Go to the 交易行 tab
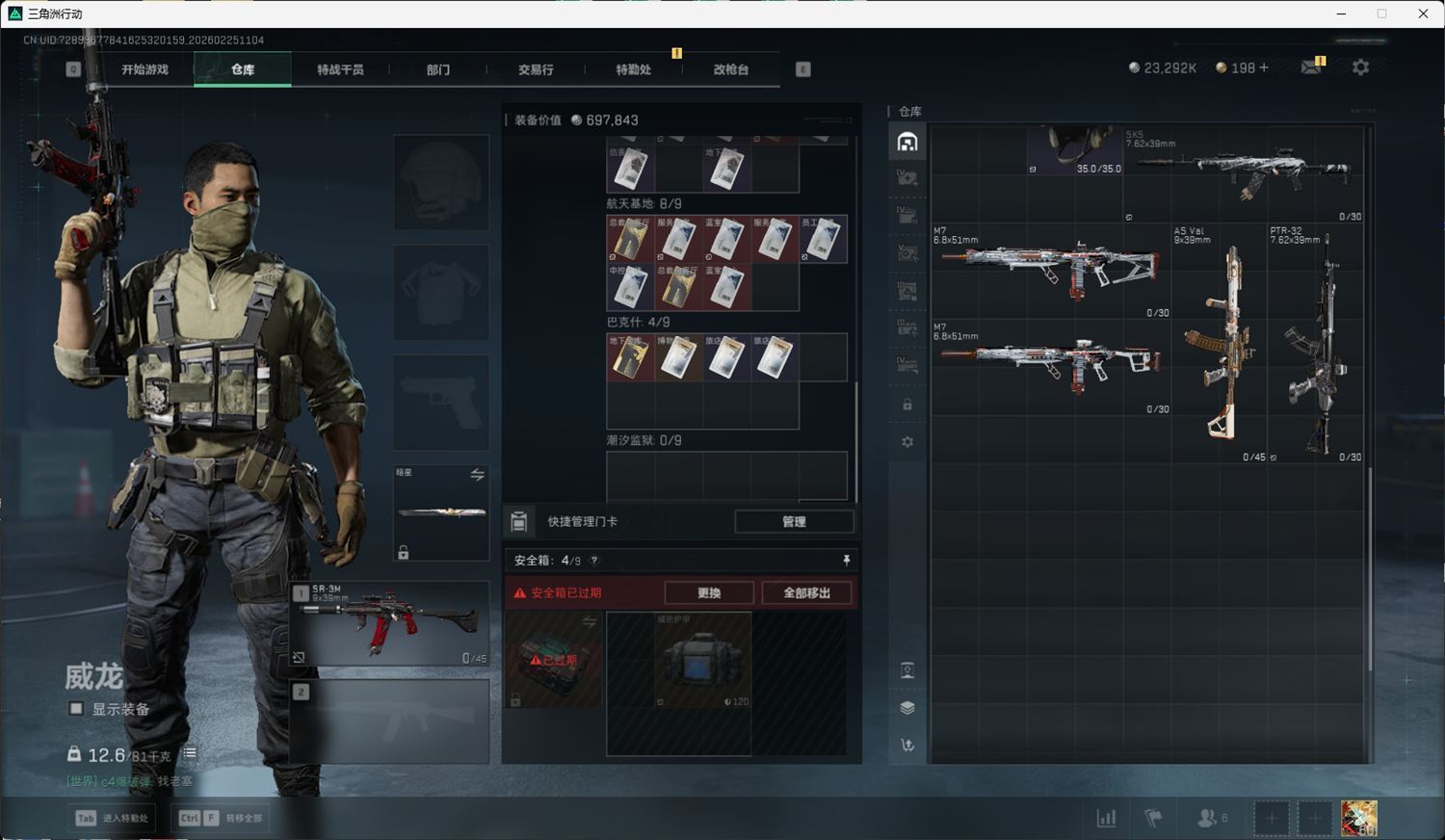This screenshot has width=1445, height=840. point(536,69)
